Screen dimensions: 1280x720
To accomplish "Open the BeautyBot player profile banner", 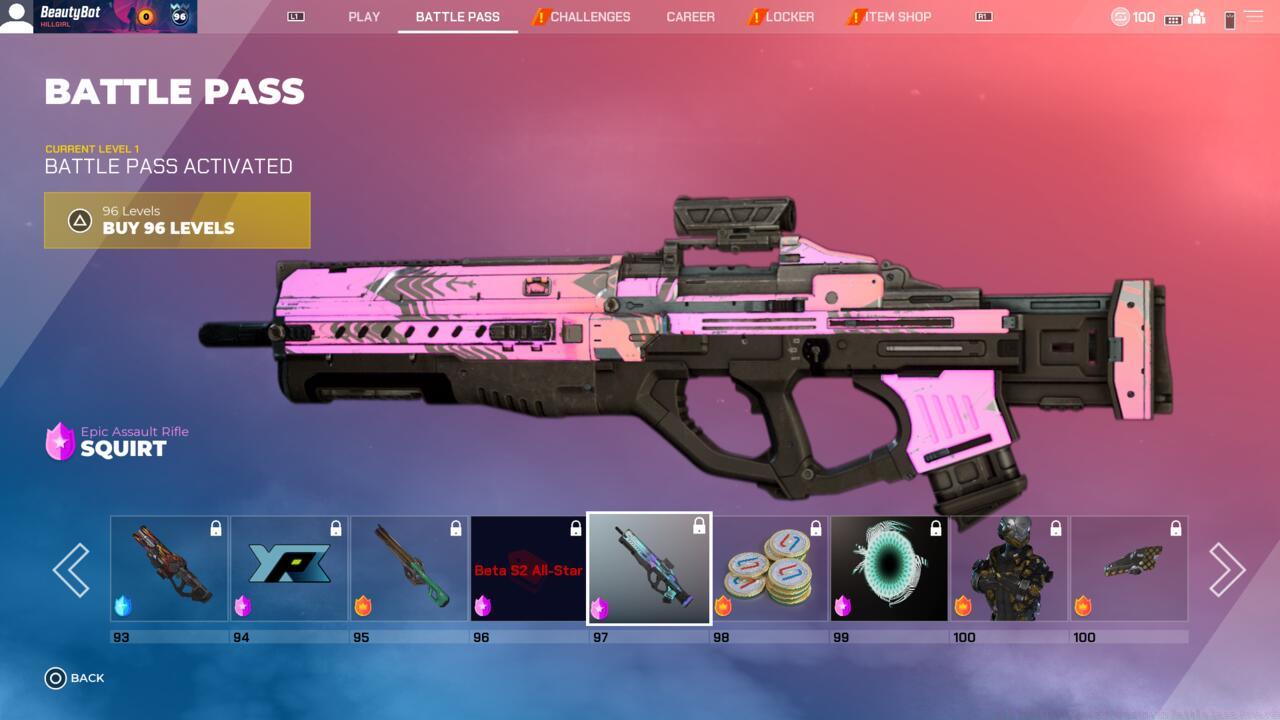I will (x=98, y=17).
